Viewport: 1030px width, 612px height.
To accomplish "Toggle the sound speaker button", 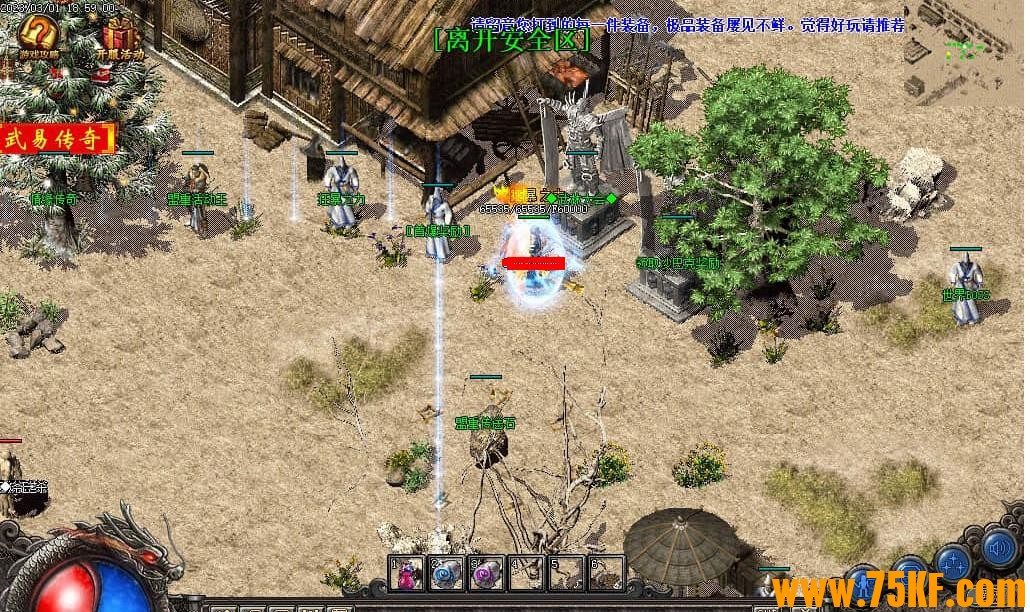I will [999, 547].
